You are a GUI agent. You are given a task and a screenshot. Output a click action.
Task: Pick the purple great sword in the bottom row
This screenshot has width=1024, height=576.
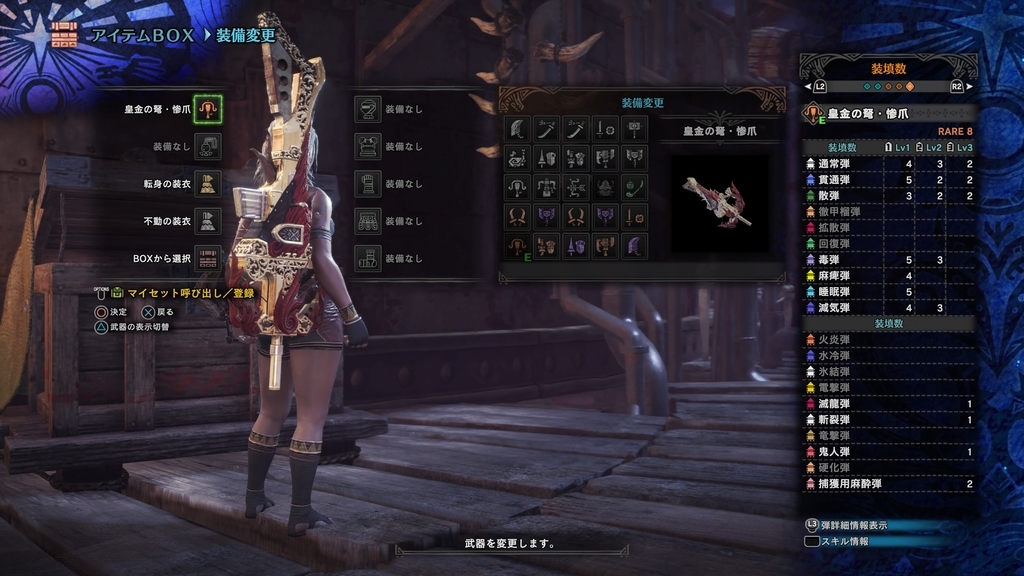[x=634, y=246]
